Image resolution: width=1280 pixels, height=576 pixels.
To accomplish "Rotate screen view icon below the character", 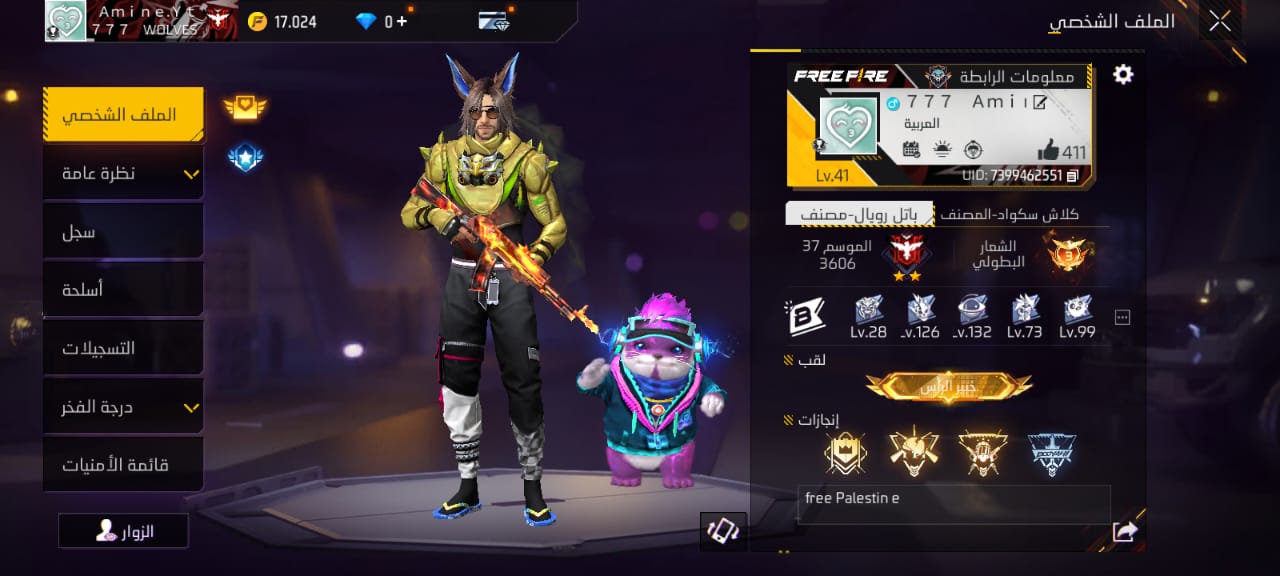I will point(723,531).
